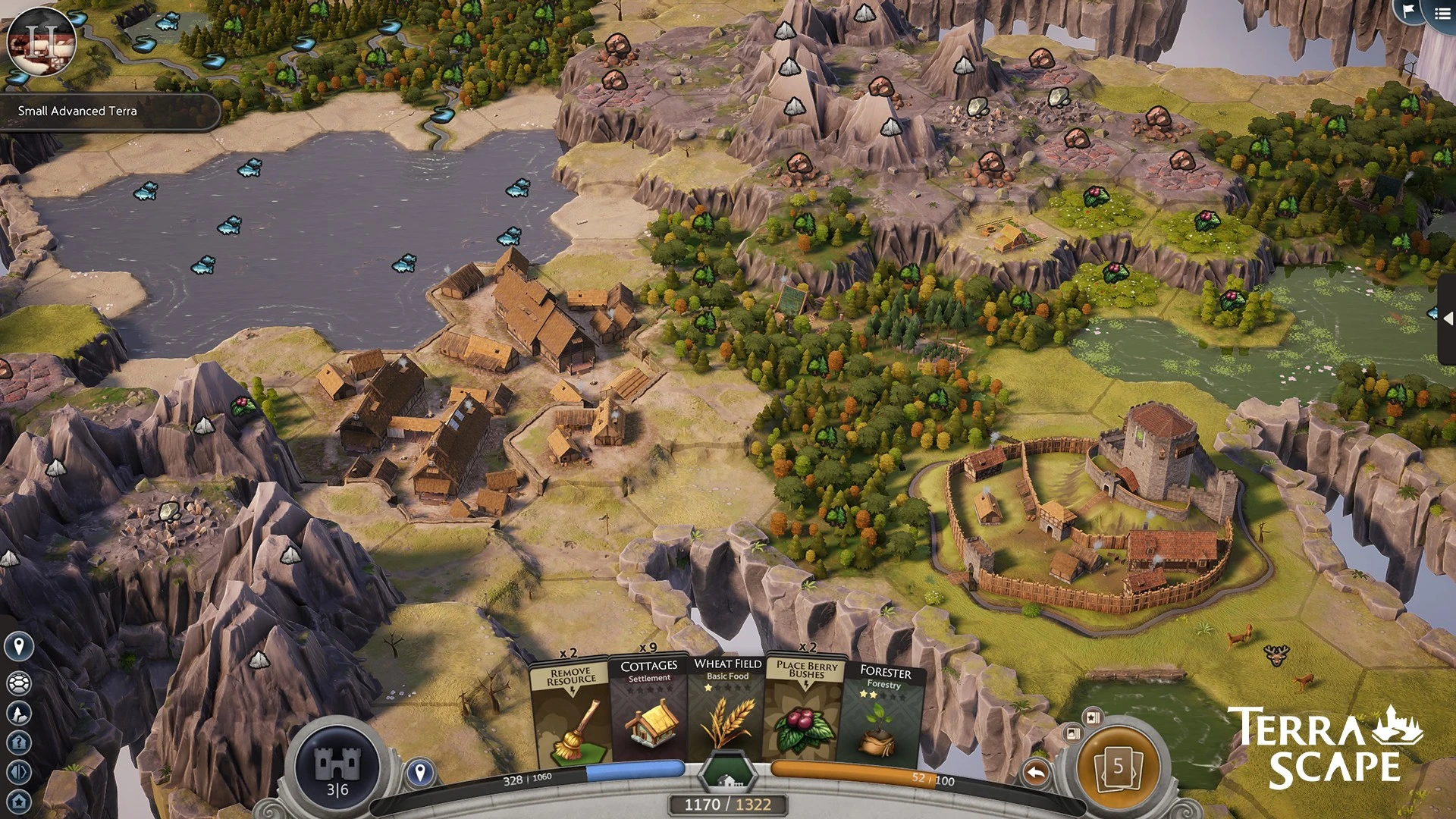The height and width of the screenshot is (819, 1456).
Task: Click the star card pile icon
Action: click(1093, 716)
